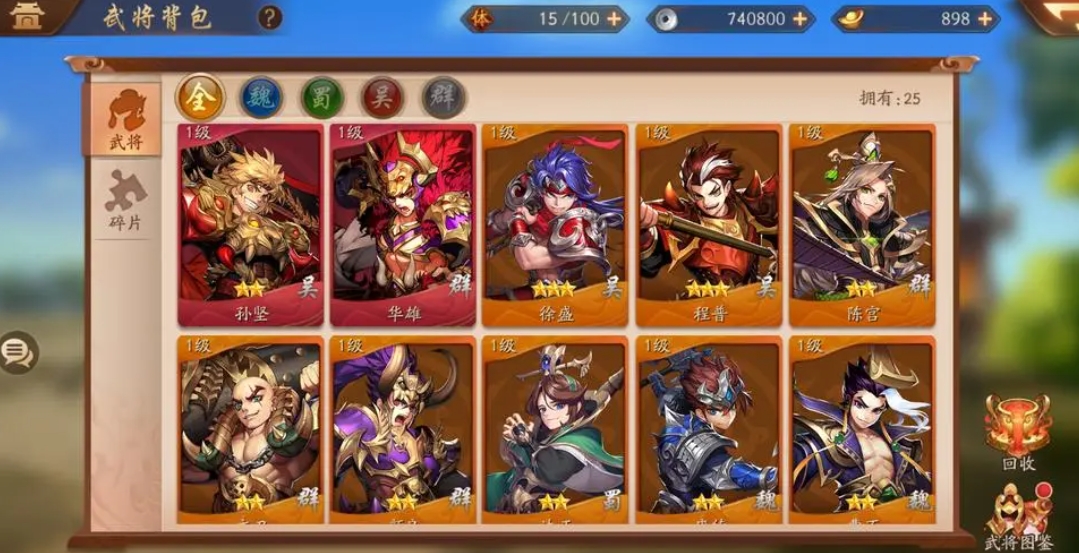Select the 华雄 hero card
1079x553 pixels.
pos(403,225)
